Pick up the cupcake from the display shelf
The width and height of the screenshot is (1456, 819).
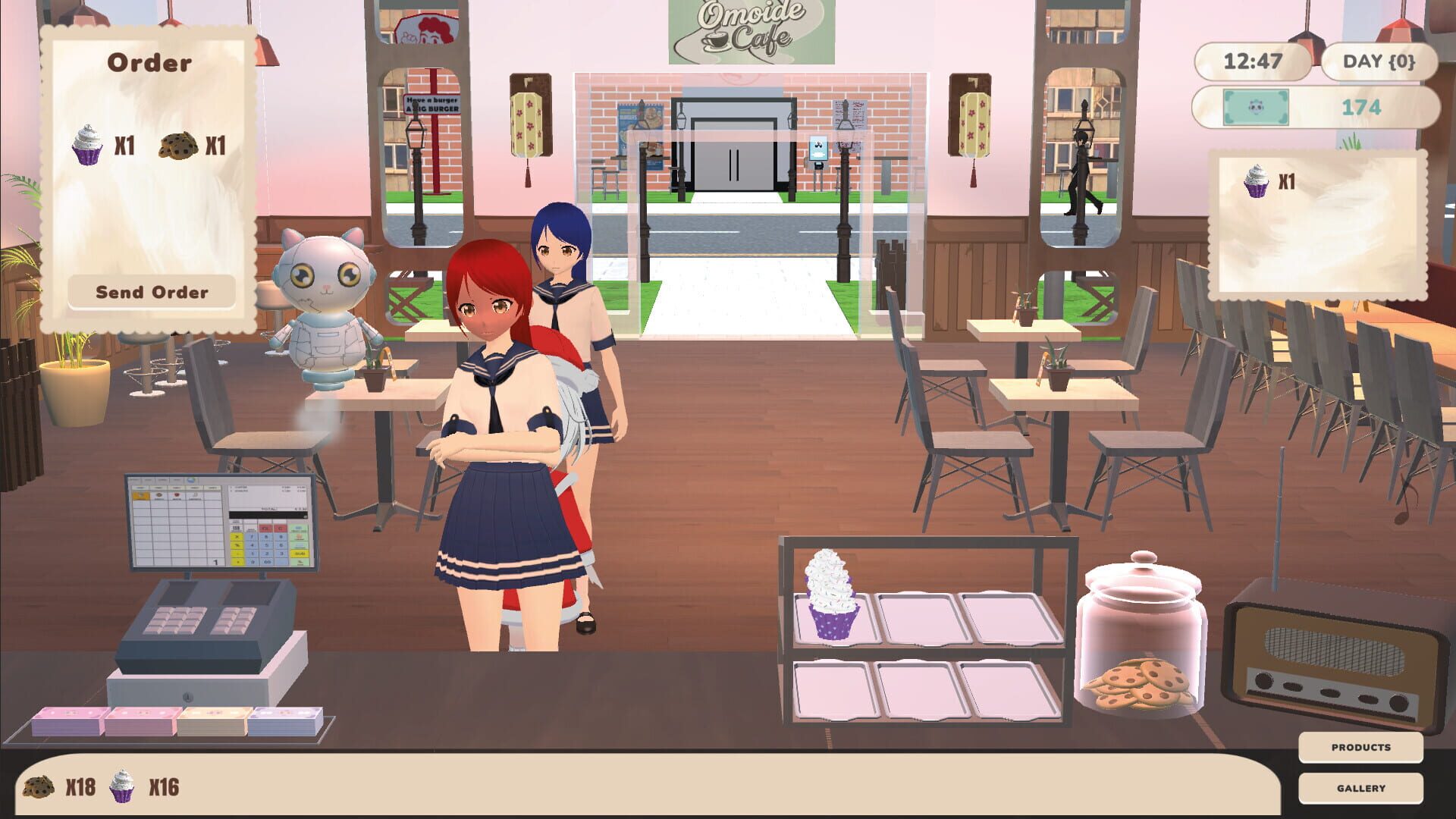[832, 598]
